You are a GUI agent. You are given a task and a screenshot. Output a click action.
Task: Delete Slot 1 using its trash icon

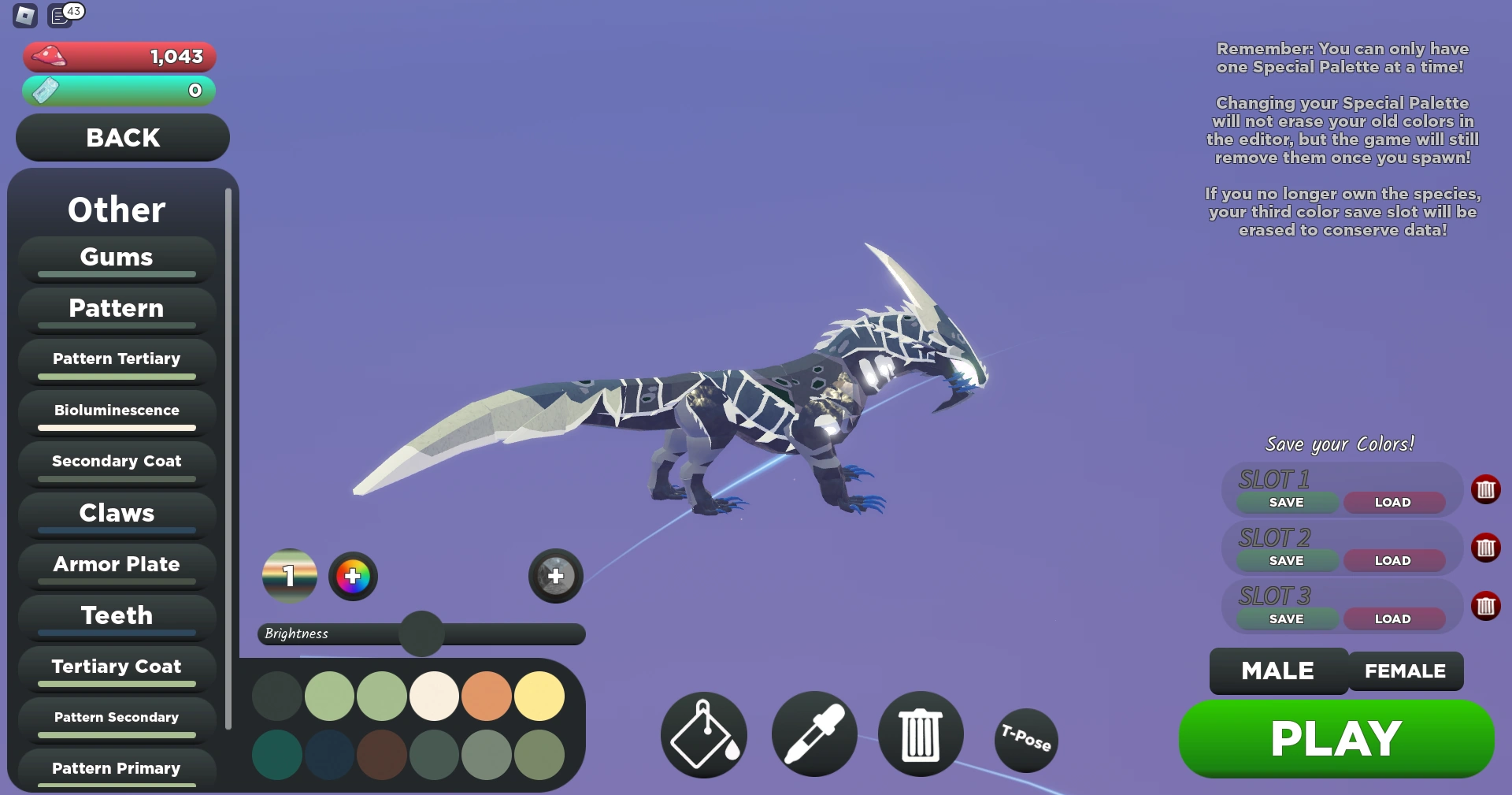coord(1487,489)
